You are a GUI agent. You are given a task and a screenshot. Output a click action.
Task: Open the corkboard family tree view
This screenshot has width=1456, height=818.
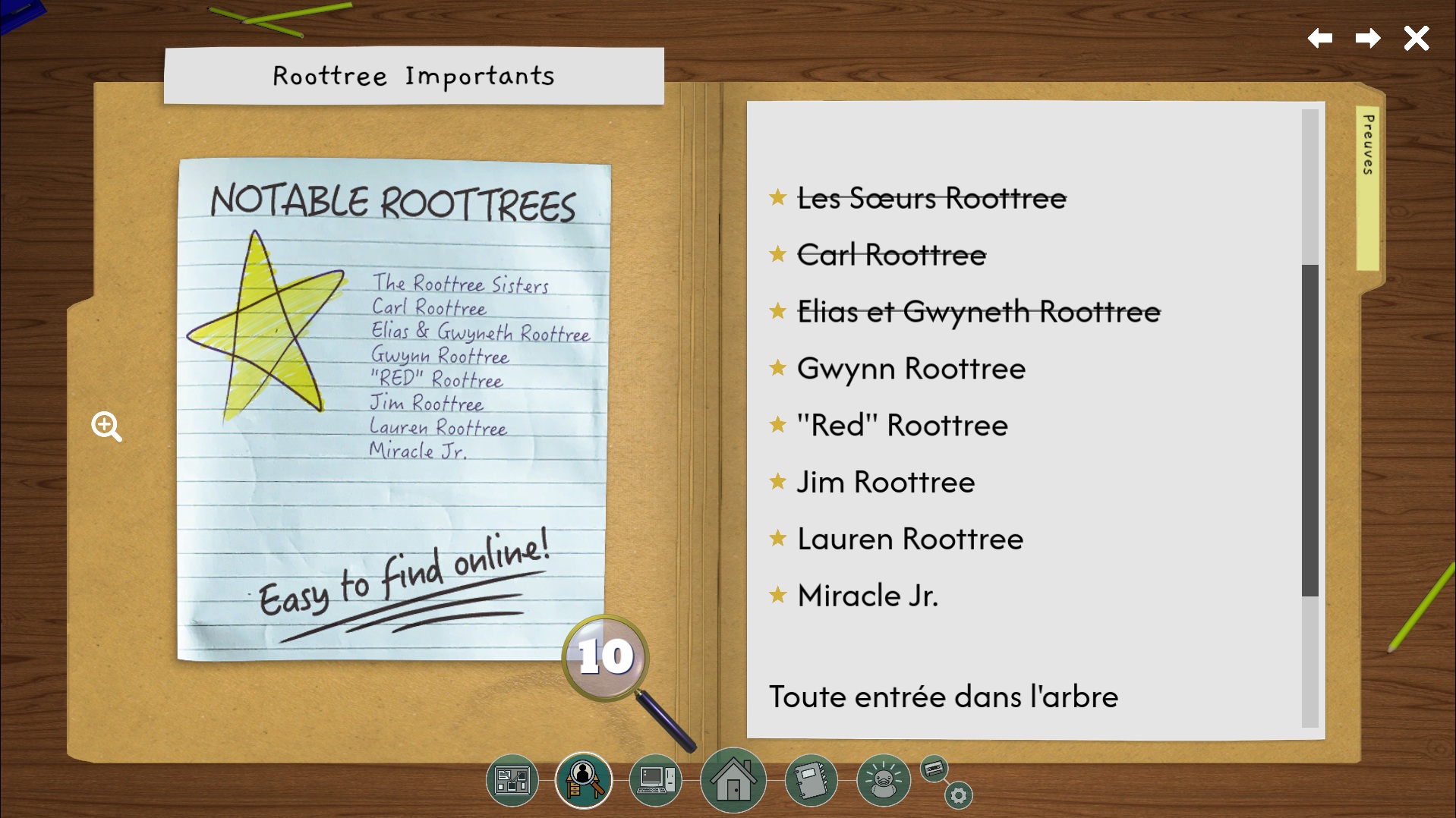512,780
